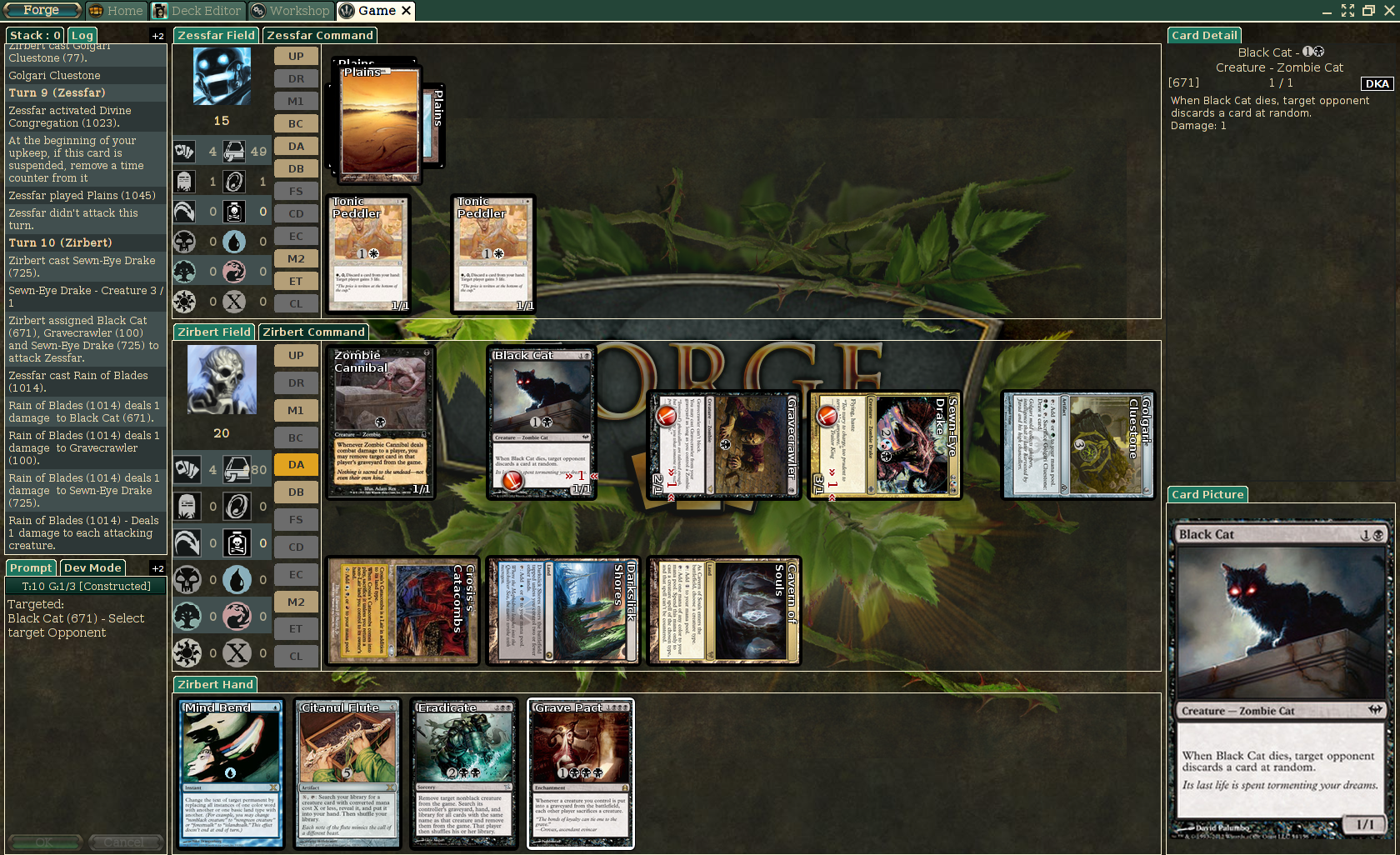This screenshot has width=1400, height=855.
Task: Go to the Home tab
Action: (117, 11)
